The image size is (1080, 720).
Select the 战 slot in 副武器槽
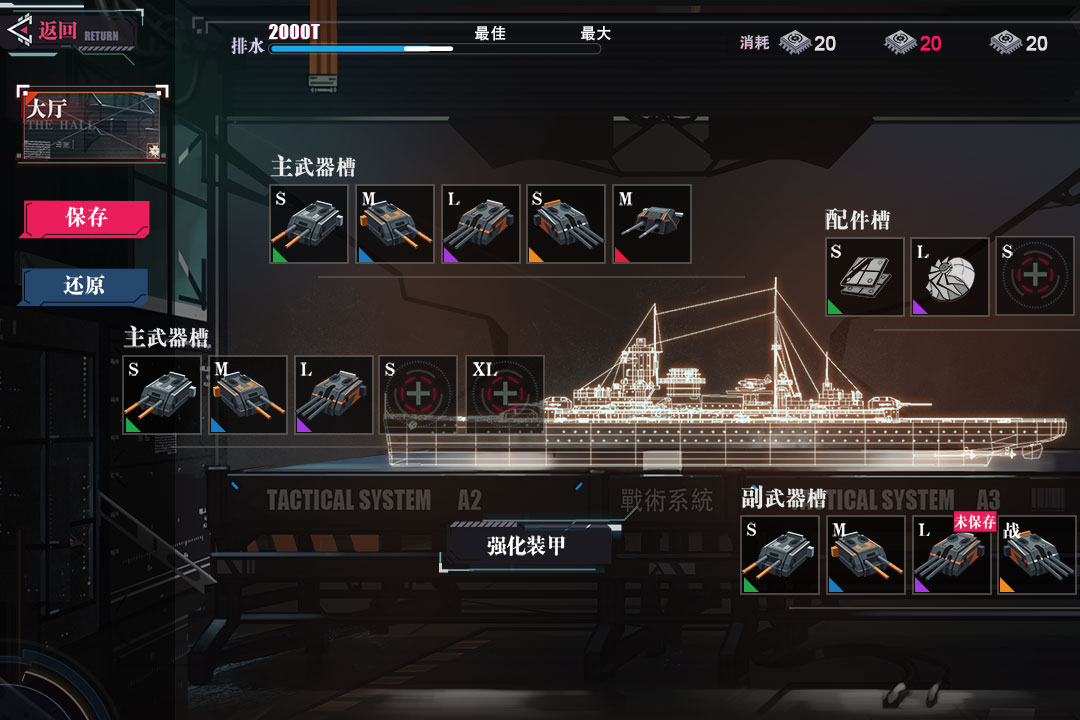pos(1037,555)
